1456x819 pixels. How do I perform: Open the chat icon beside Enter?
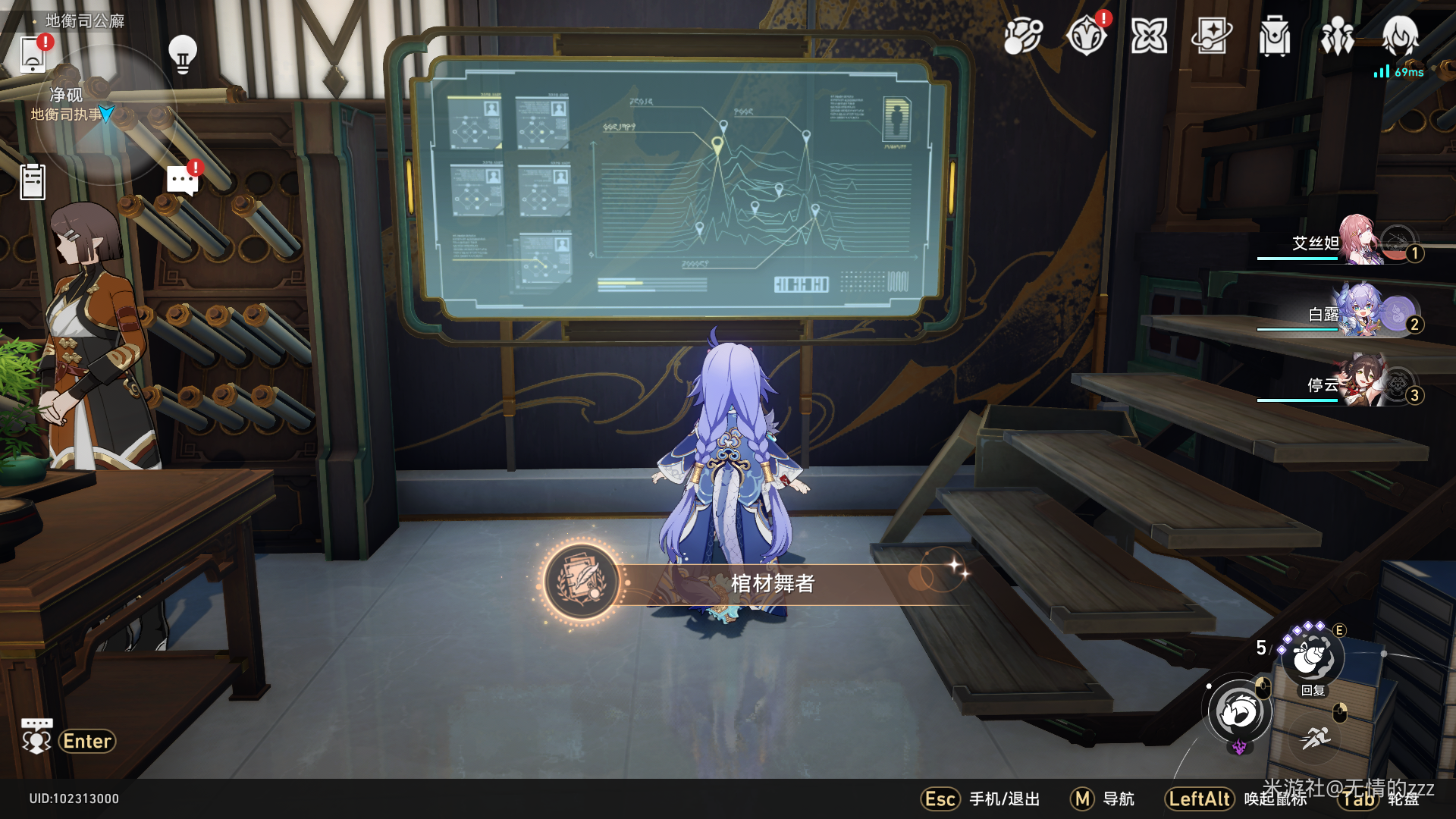pos(36,739)
